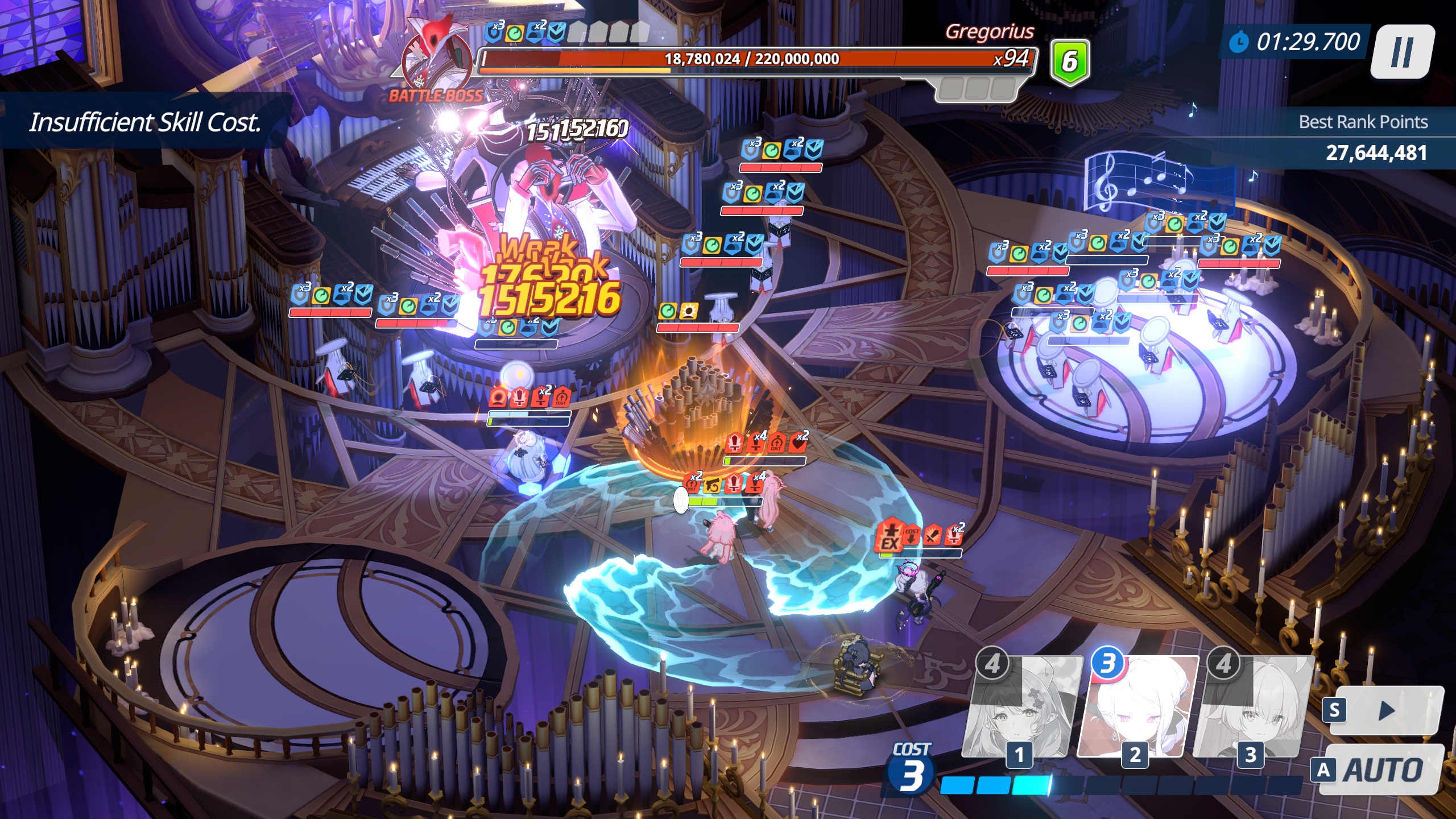Pause the battle
The width and height of the screenshot is (1456, 819).
(x=1401, y=52)
